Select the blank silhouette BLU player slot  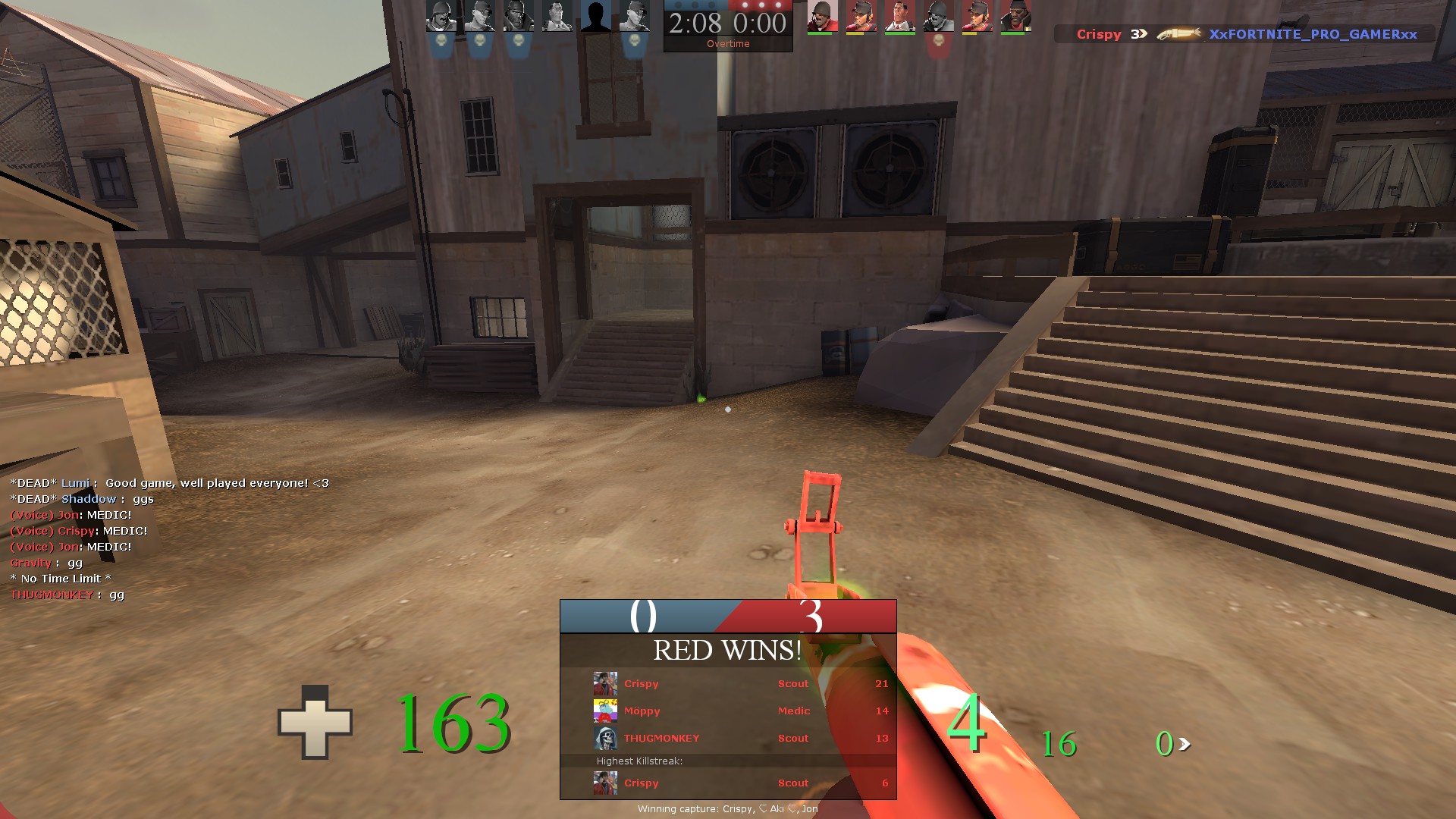coord(596,16)
